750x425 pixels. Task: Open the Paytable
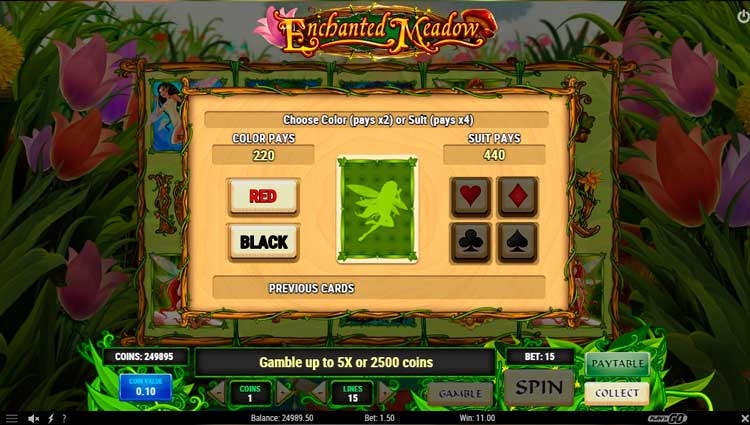(616, 363)
